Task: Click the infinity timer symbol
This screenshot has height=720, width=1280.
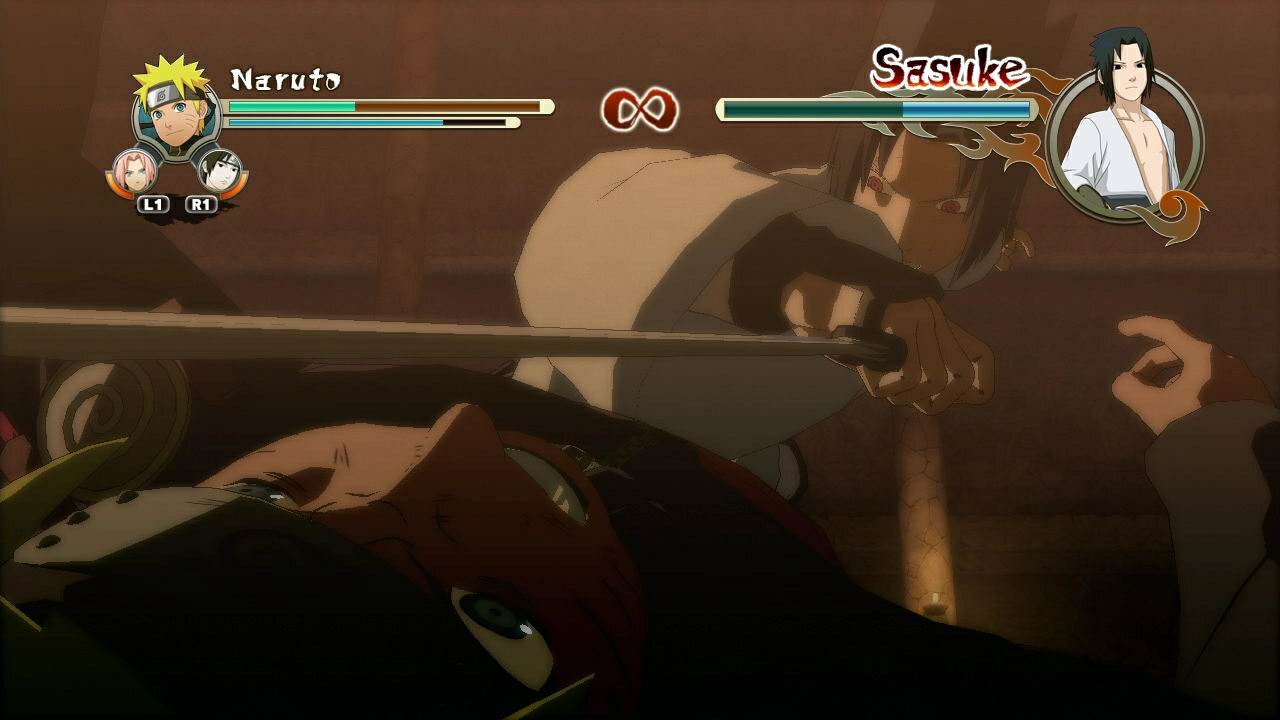Action: tap(638, 108)
